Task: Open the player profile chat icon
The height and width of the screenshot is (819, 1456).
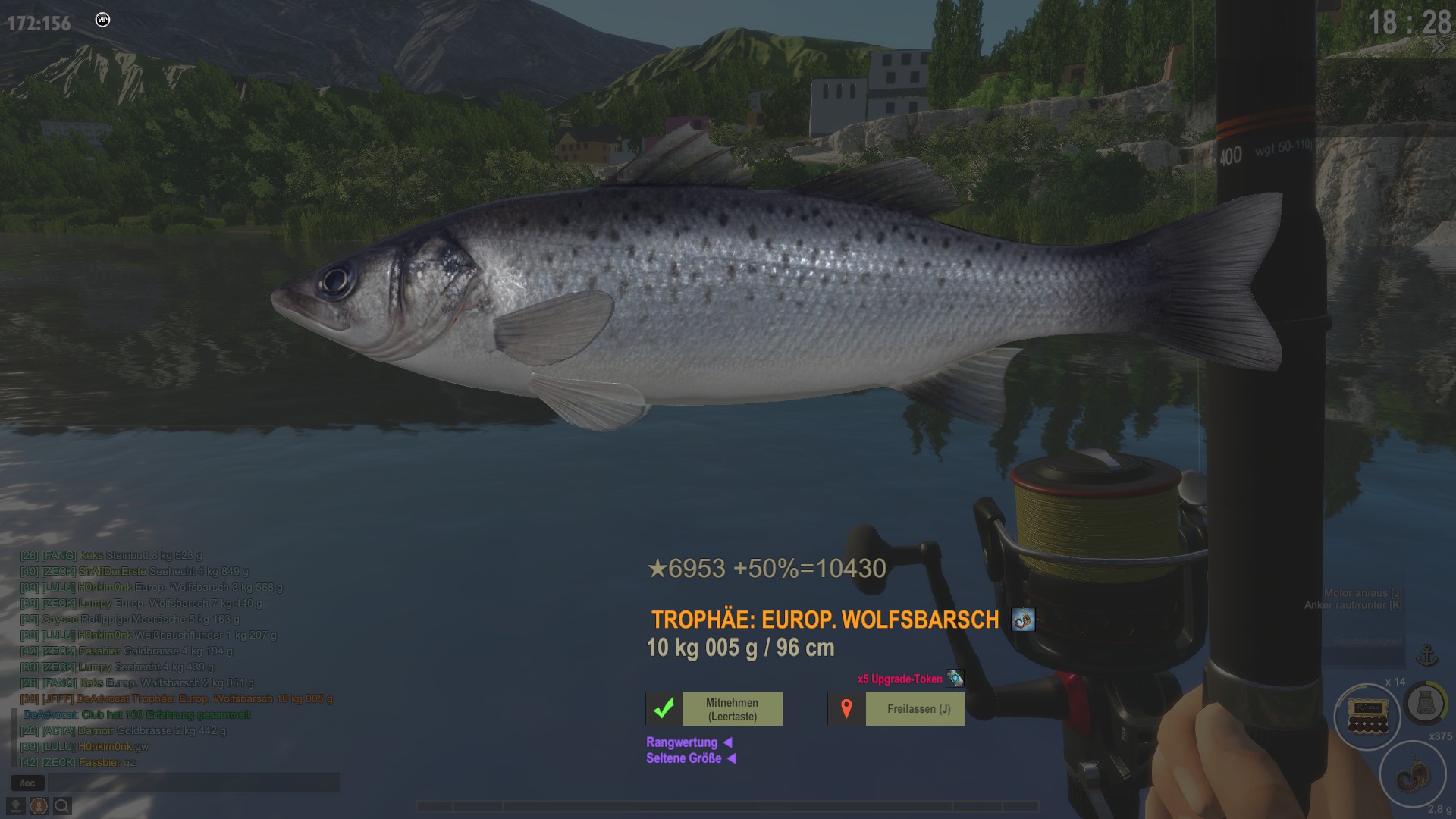Action: pyautogui.click(x=39, y=805)
